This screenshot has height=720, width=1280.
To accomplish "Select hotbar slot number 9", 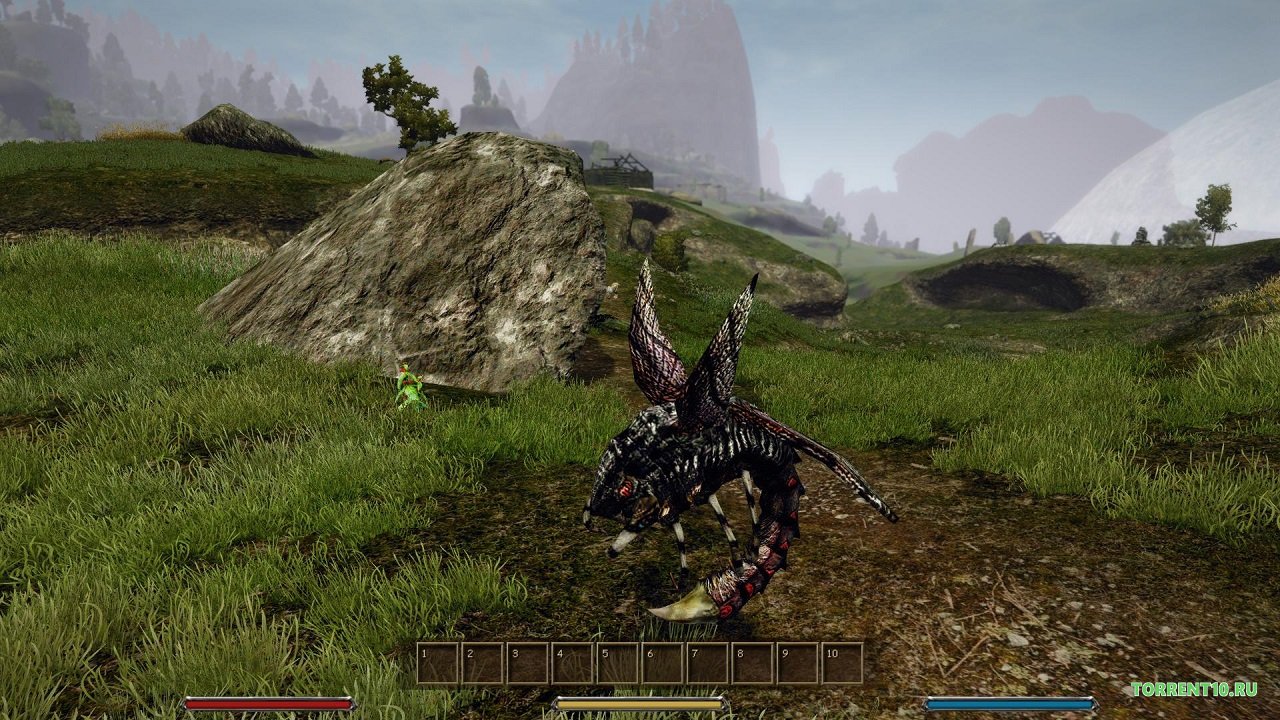I will tap(798, 663).
